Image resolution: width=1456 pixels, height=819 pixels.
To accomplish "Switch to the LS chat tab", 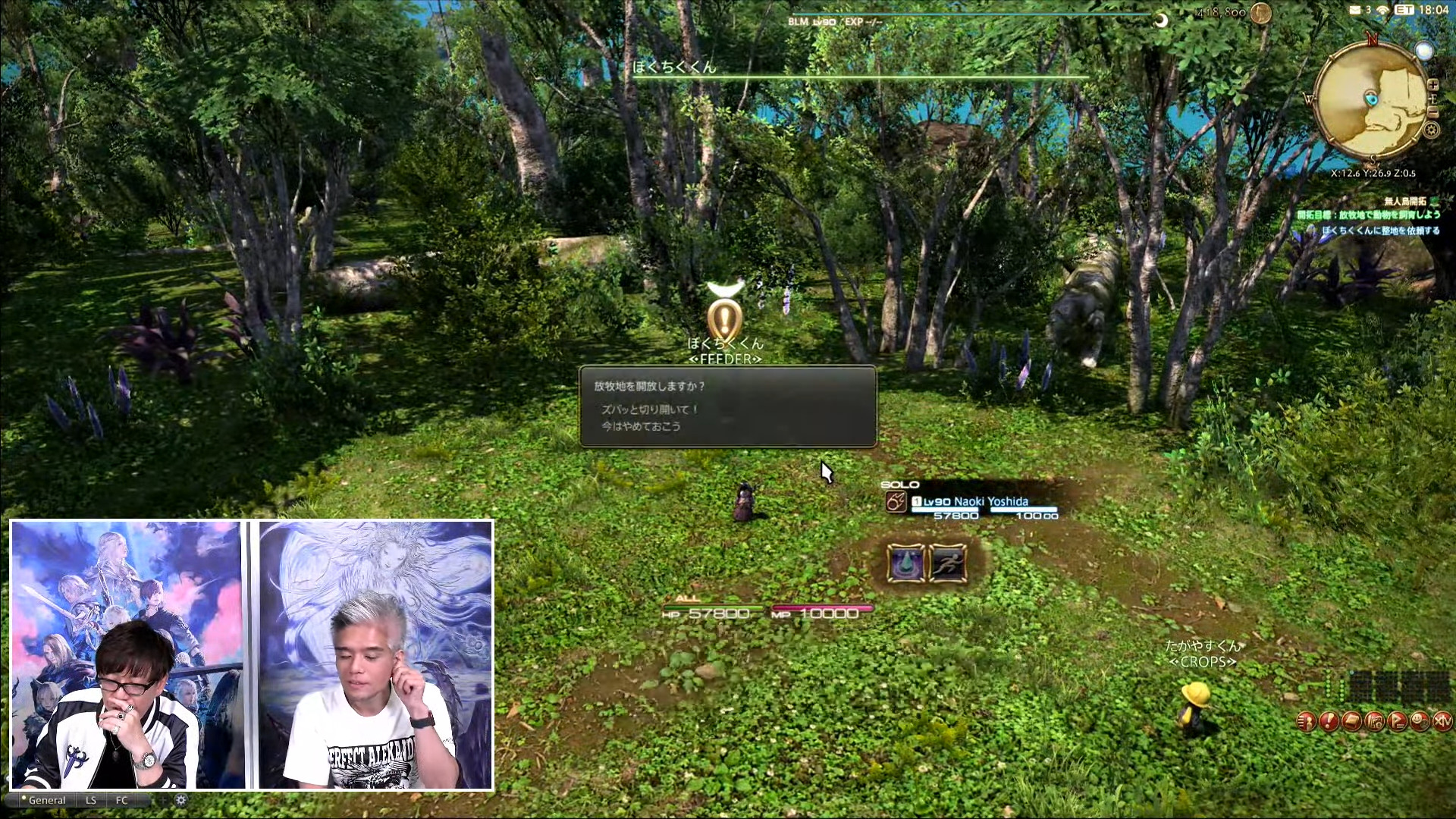I will click(91, 800).
